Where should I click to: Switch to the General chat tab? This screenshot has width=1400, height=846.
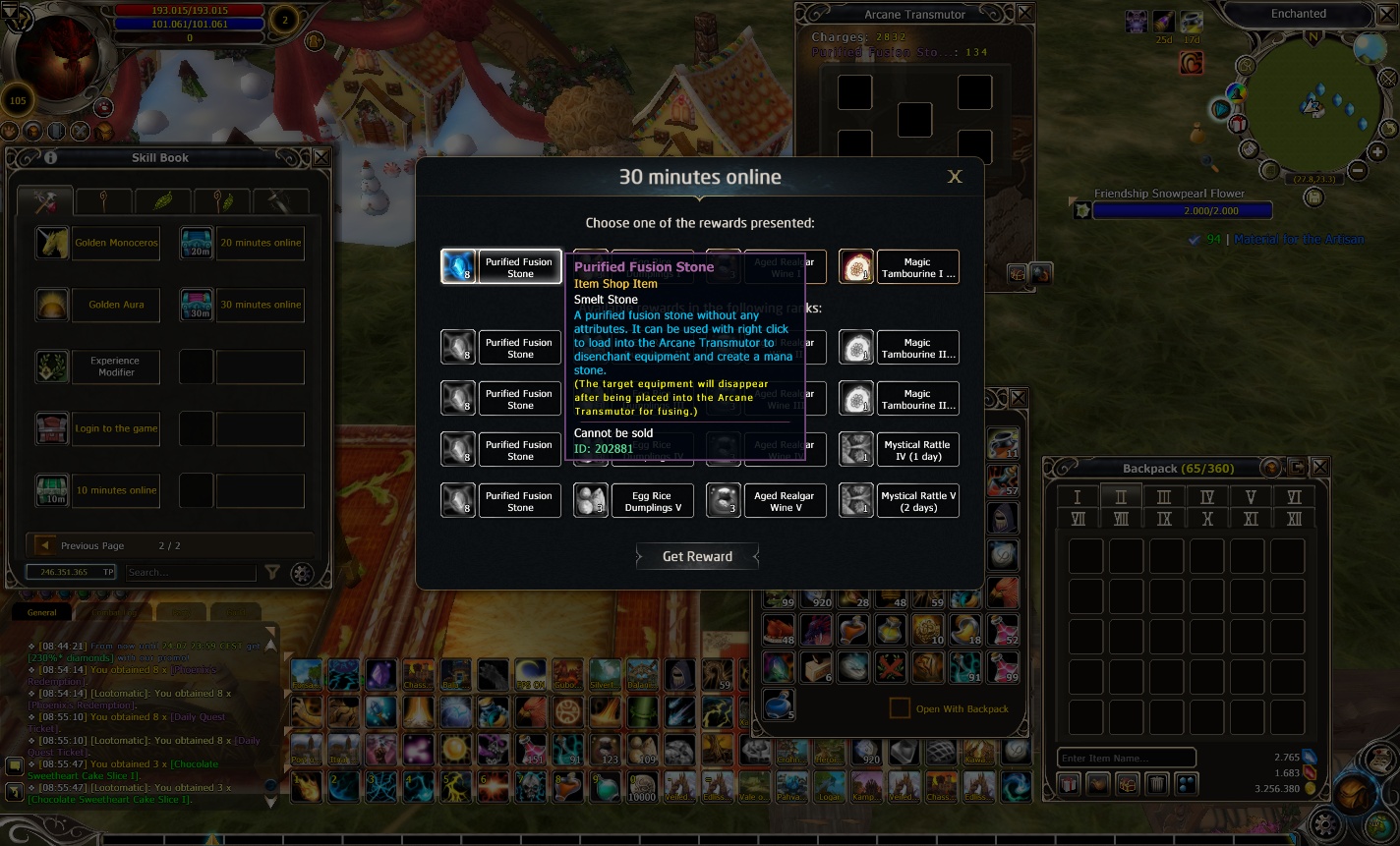click(41, 612)
